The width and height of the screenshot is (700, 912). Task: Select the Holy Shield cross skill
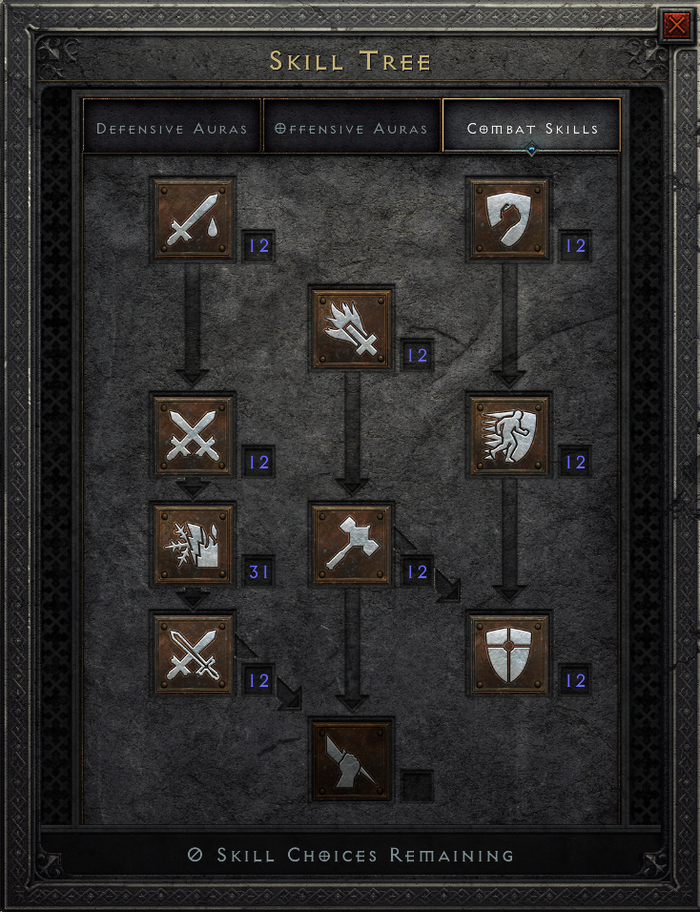[509, 653]
